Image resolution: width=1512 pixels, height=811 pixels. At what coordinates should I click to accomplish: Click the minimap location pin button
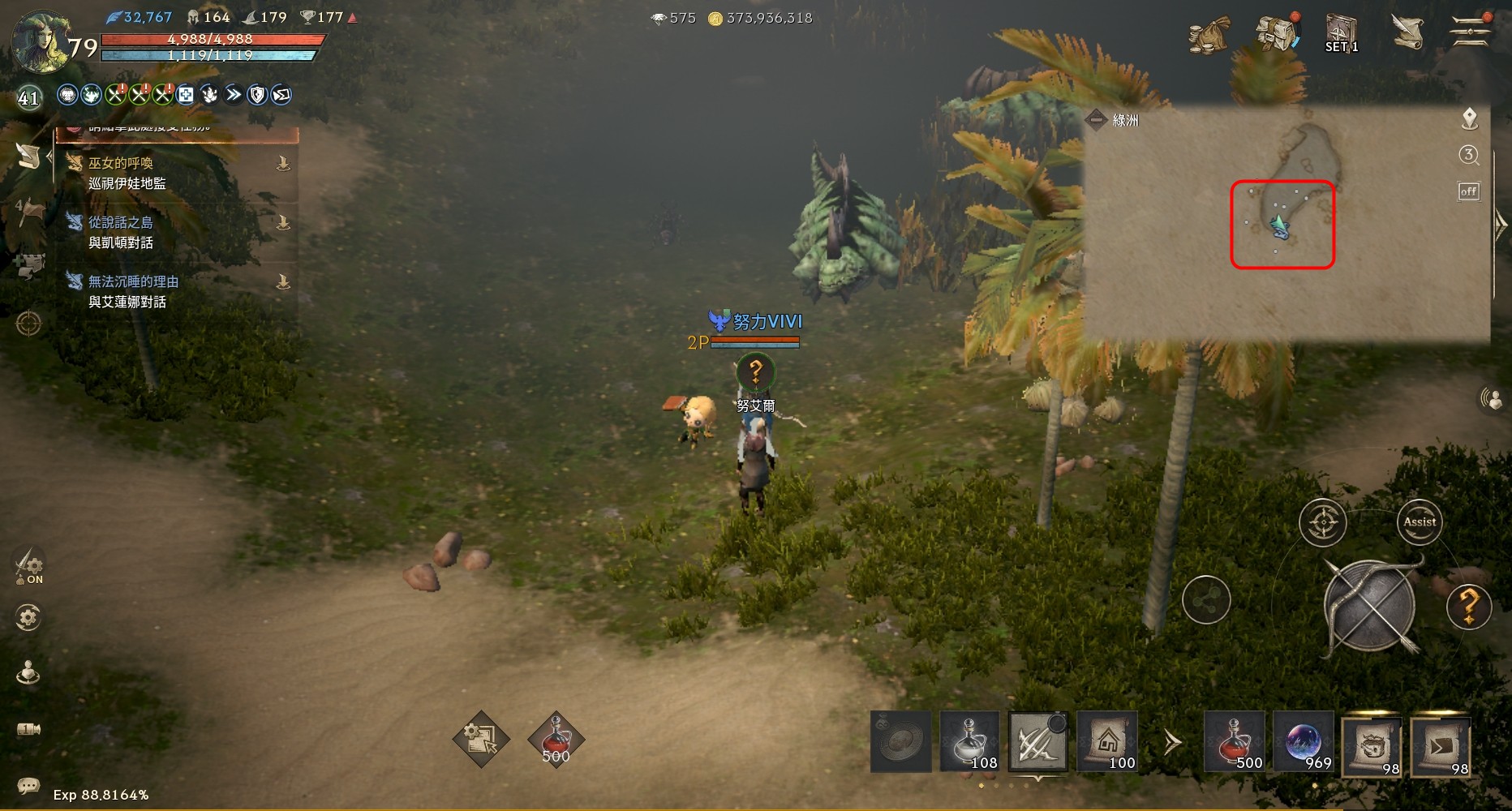click(x=1469, y=119)
